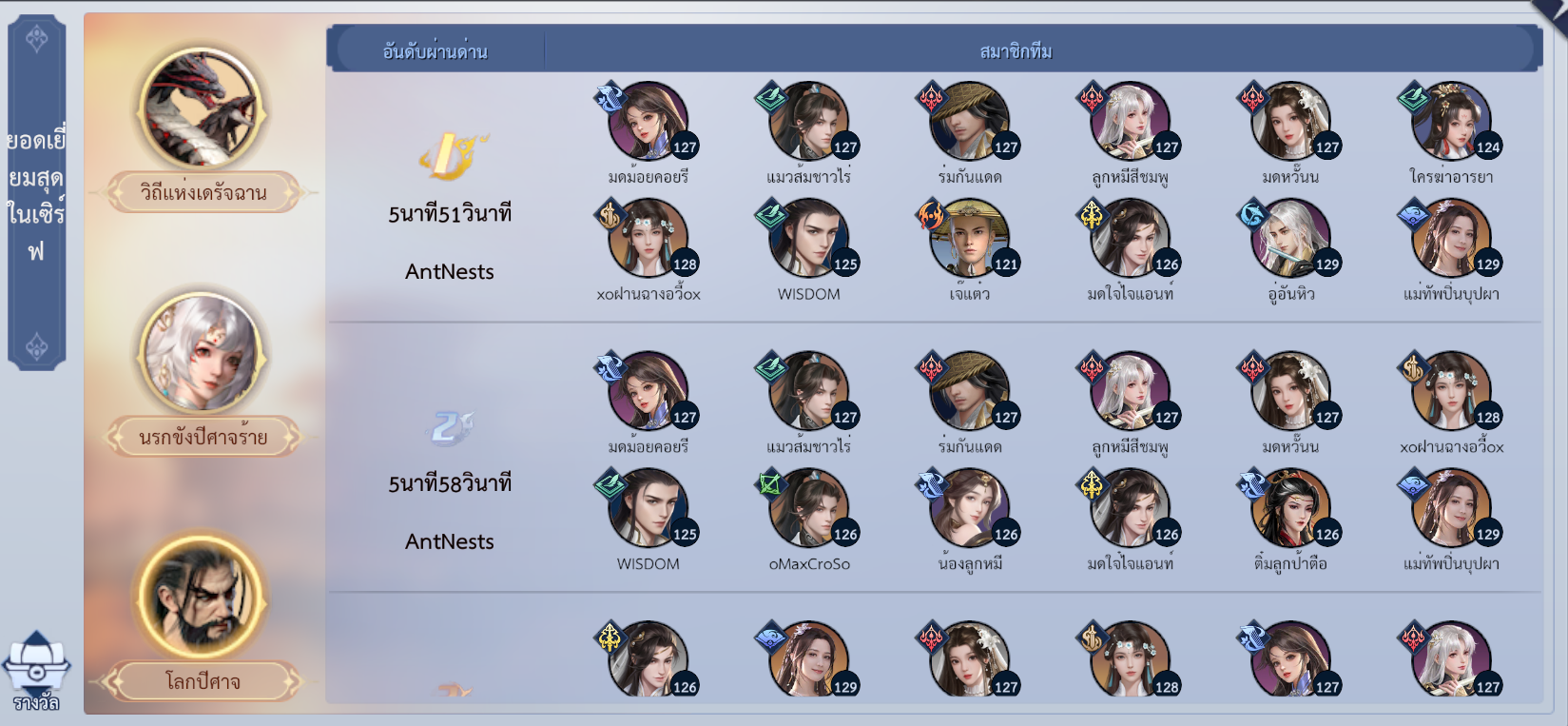The width and height of the screenshot is (1568, 726).
Task: Select oMaxCroSo player portrait
Action: [808, 509]
